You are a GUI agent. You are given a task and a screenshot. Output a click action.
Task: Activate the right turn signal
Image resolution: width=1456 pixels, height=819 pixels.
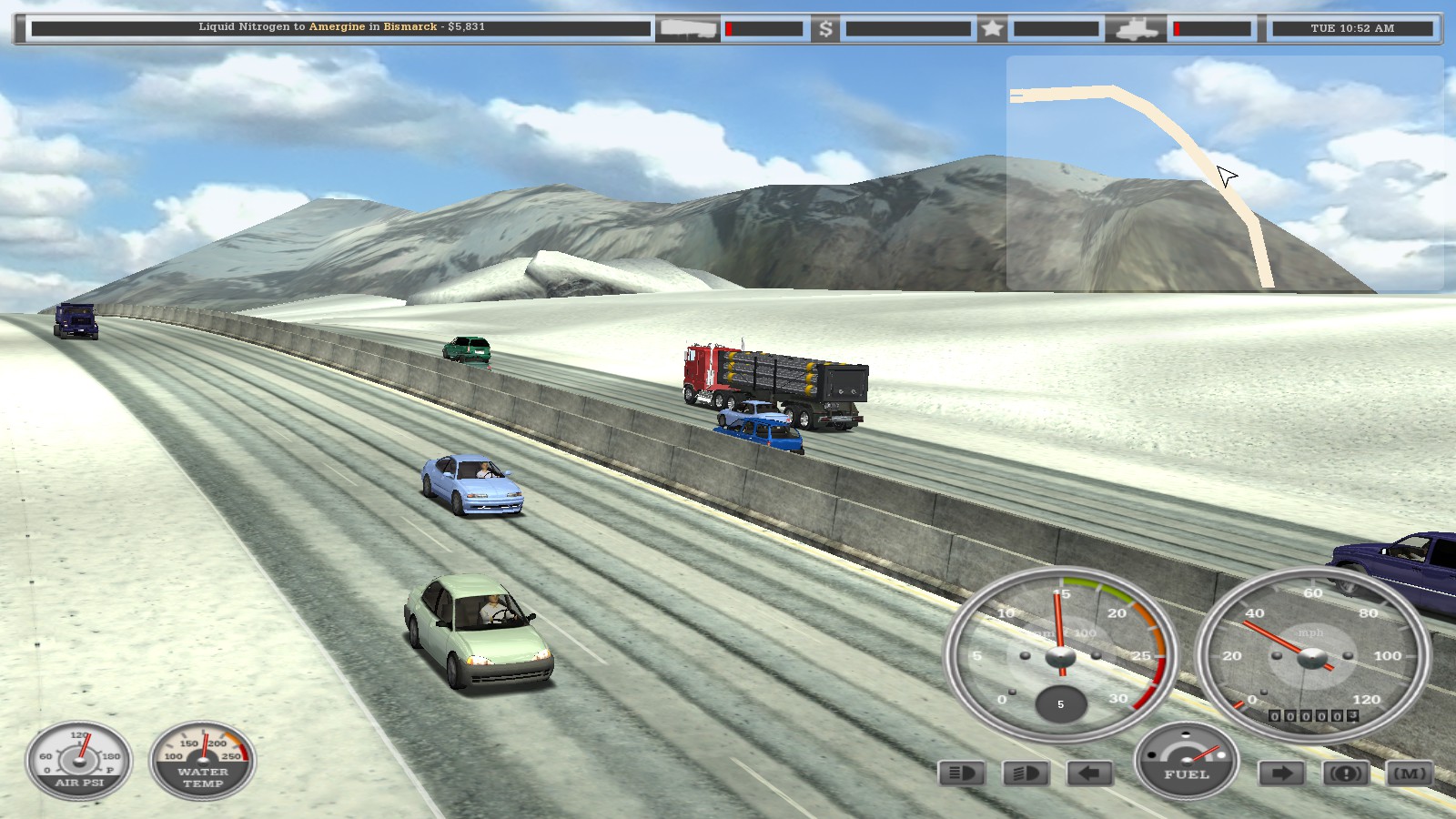point(1279,774)
